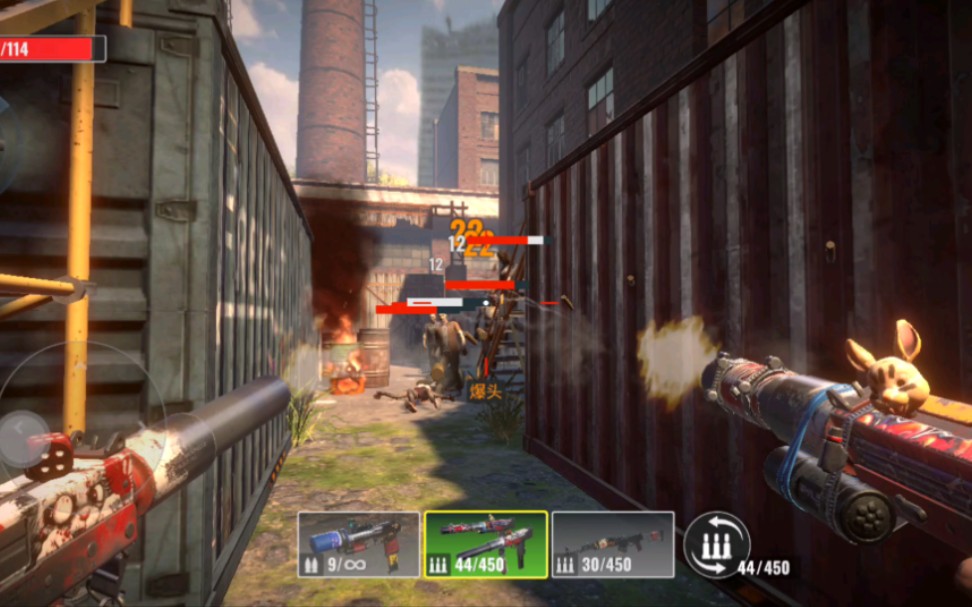Switch to the pistol with infinite ammo

358,545
